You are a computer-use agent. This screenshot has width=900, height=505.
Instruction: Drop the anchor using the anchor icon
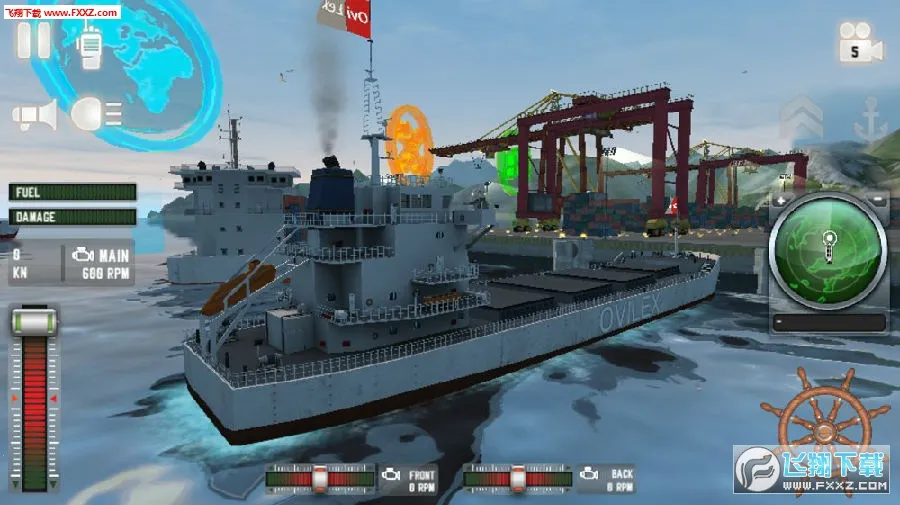coord(870,121)
